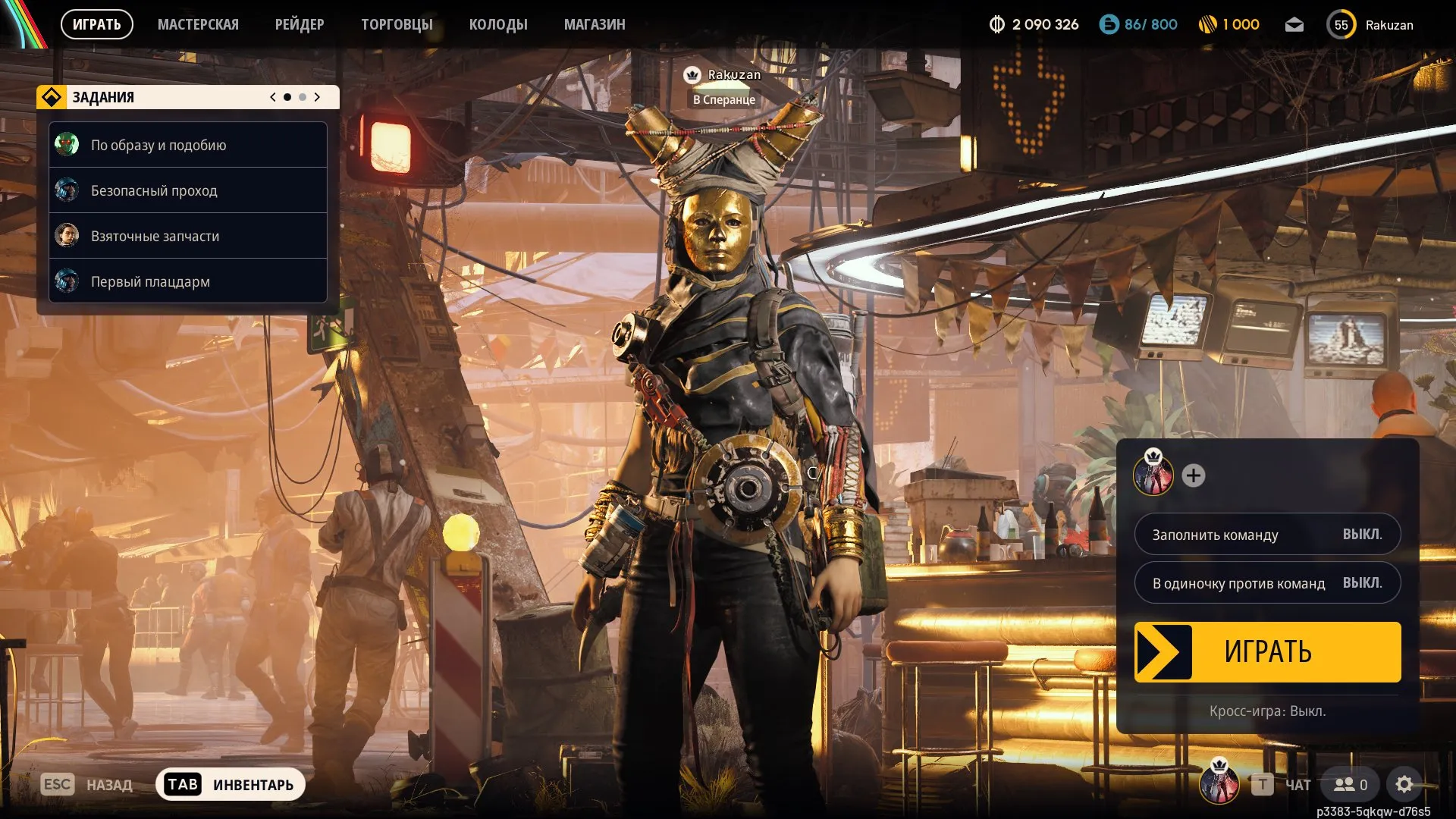Open the mail envelope icon
Viewport: 1456px width, 819px height.
(1294, 25)
